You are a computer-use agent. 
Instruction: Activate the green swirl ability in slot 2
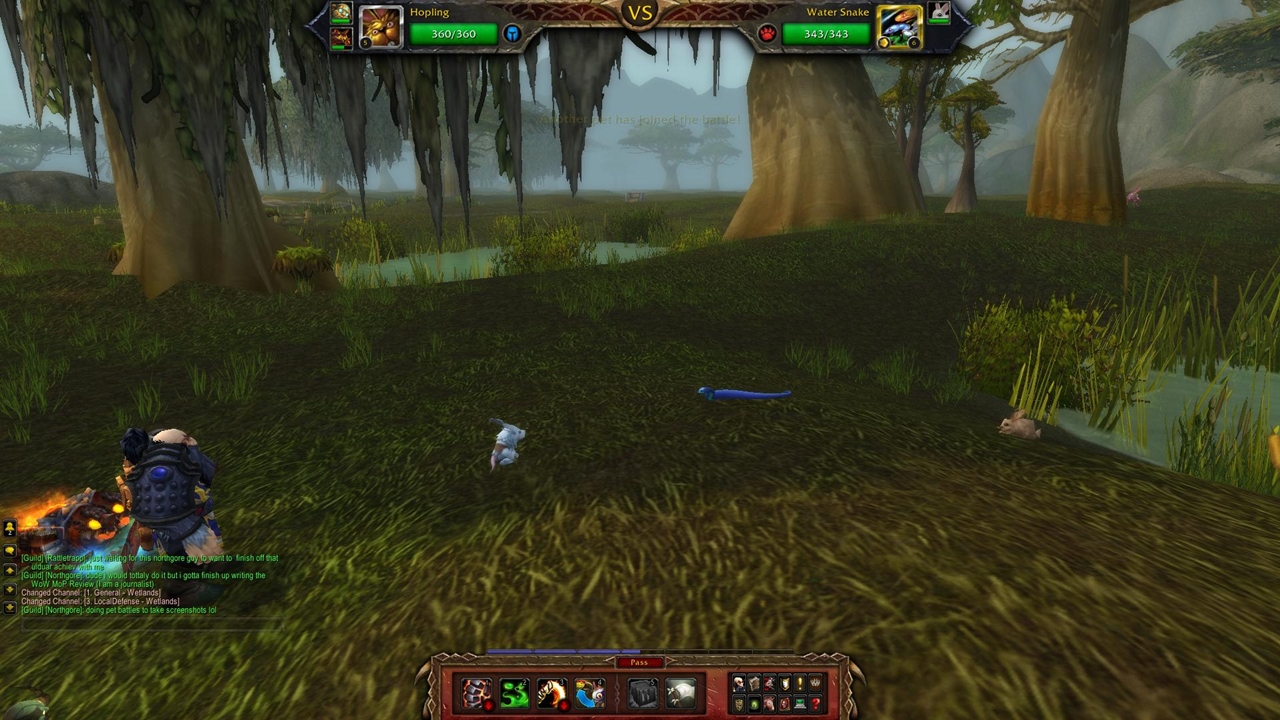tap(514, 693)
